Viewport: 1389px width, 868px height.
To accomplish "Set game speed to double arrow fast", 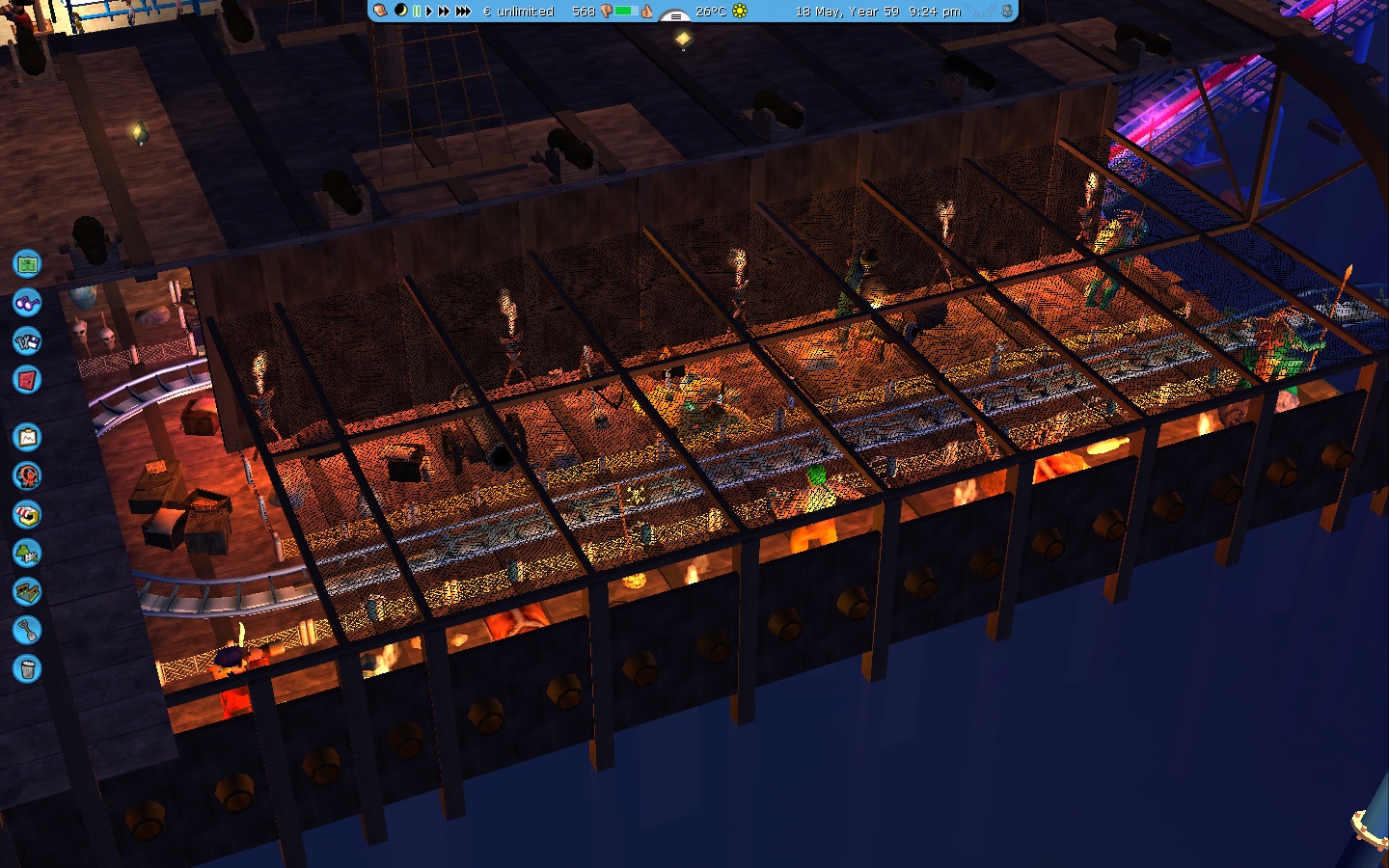I will [x=444, y=12].
